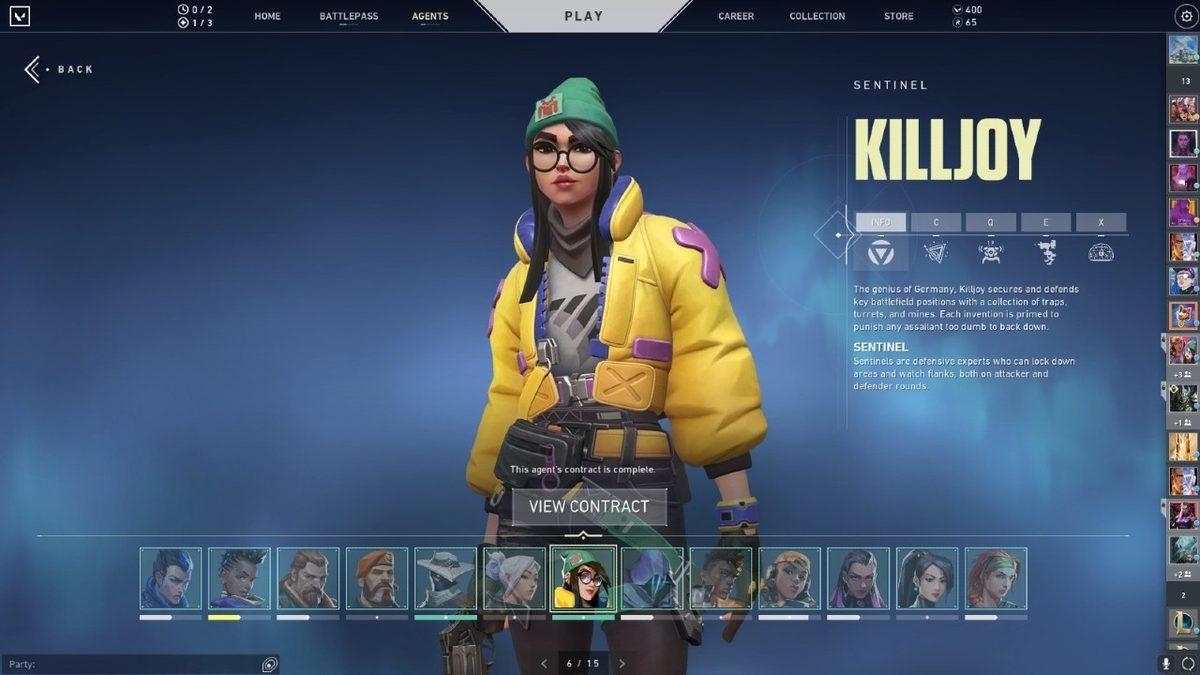Click the next agent arrow beside 6 / 15

pyautogui.click(x=622, y=663)
